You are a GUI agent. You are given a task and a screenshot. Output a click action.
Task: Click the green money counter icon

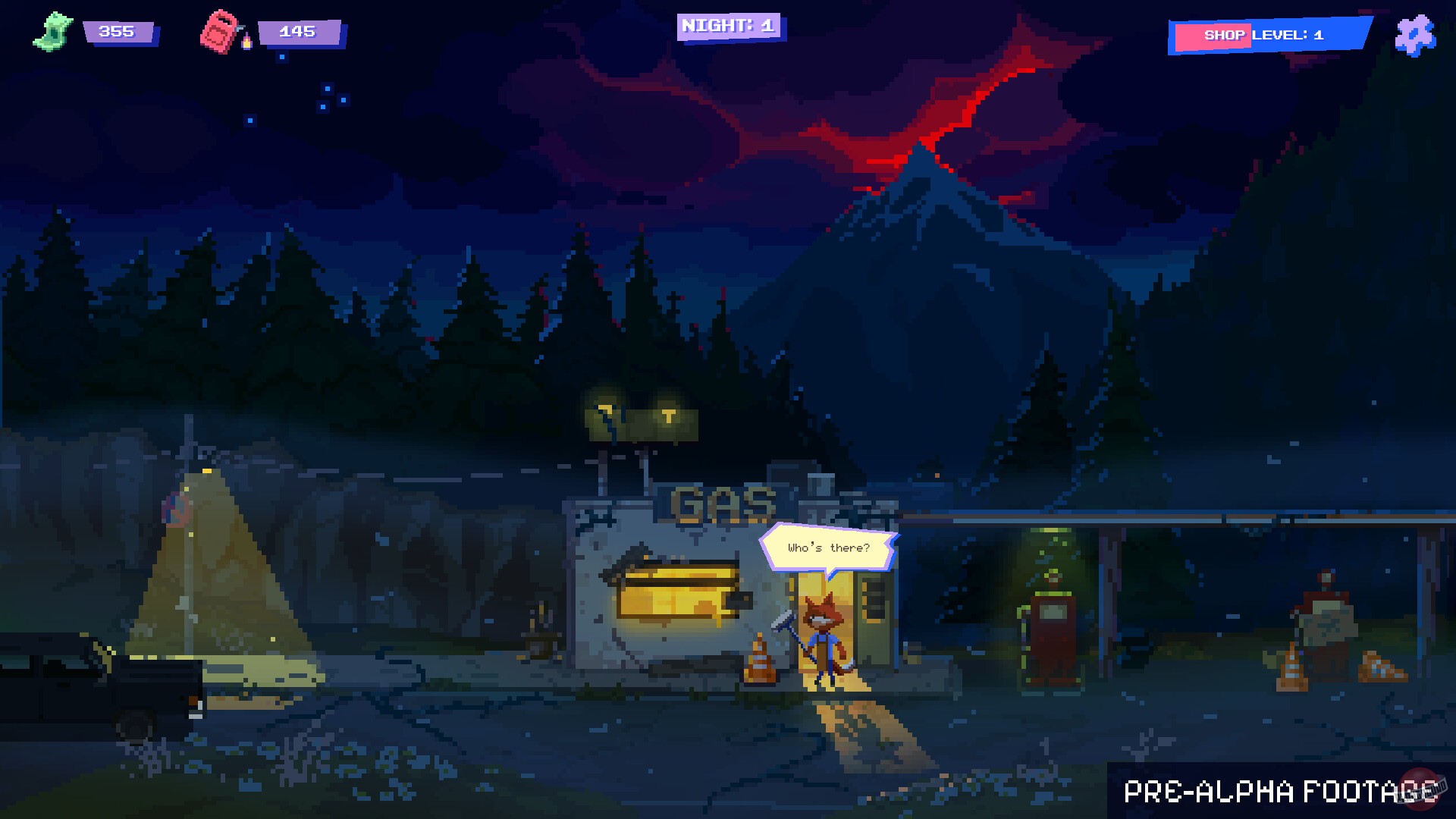(x=55, y=29)
